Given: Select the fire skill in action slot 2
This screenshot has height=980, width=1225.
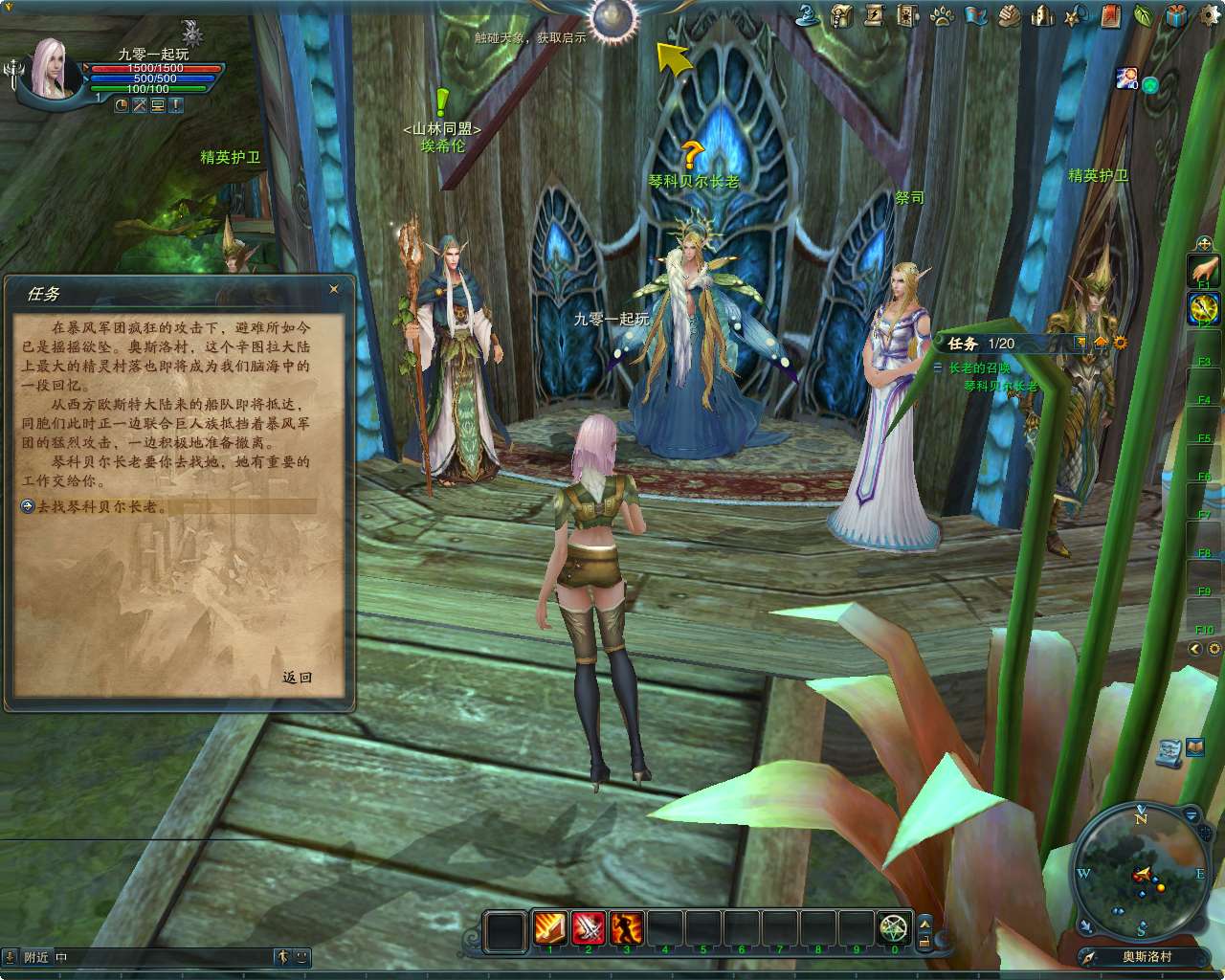Looking at the screenshot, I should click(588, 926).
